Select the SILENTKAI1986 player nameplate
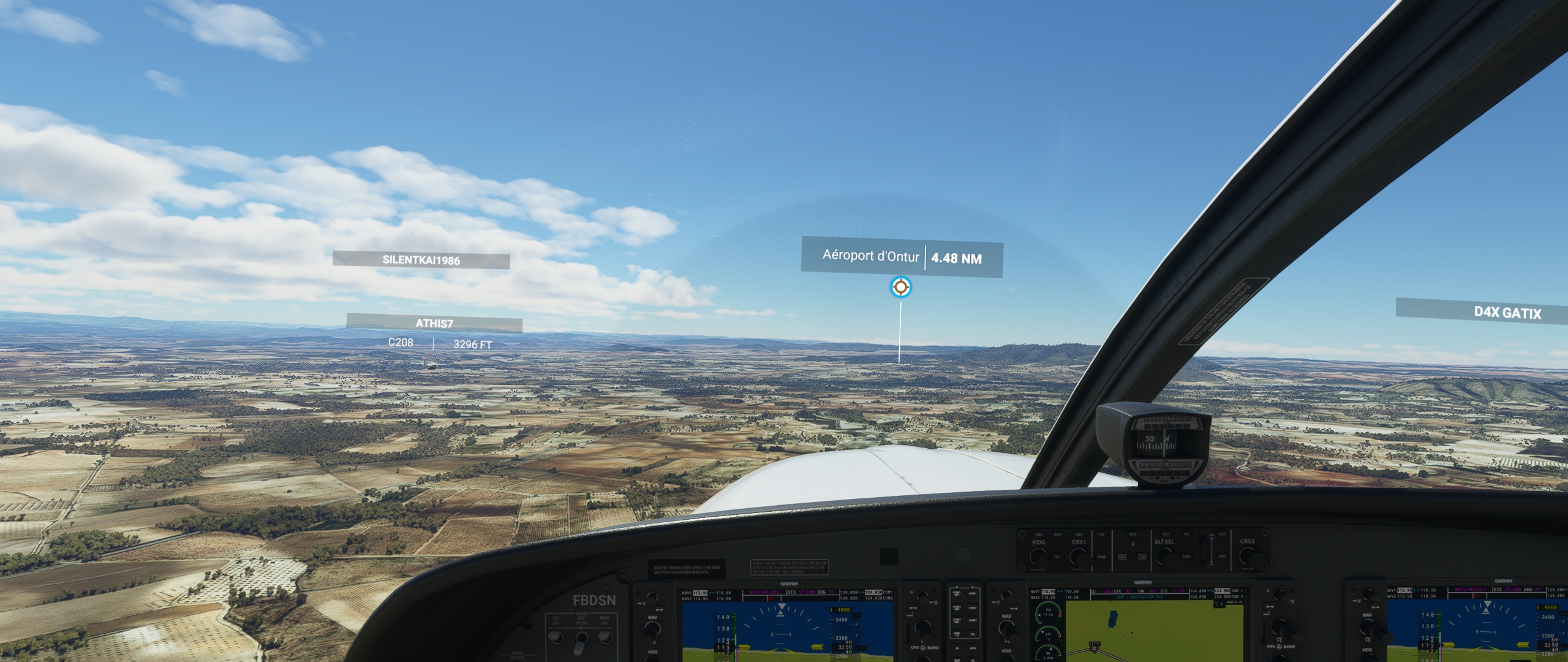1568x662 pixels. (421, 260)
